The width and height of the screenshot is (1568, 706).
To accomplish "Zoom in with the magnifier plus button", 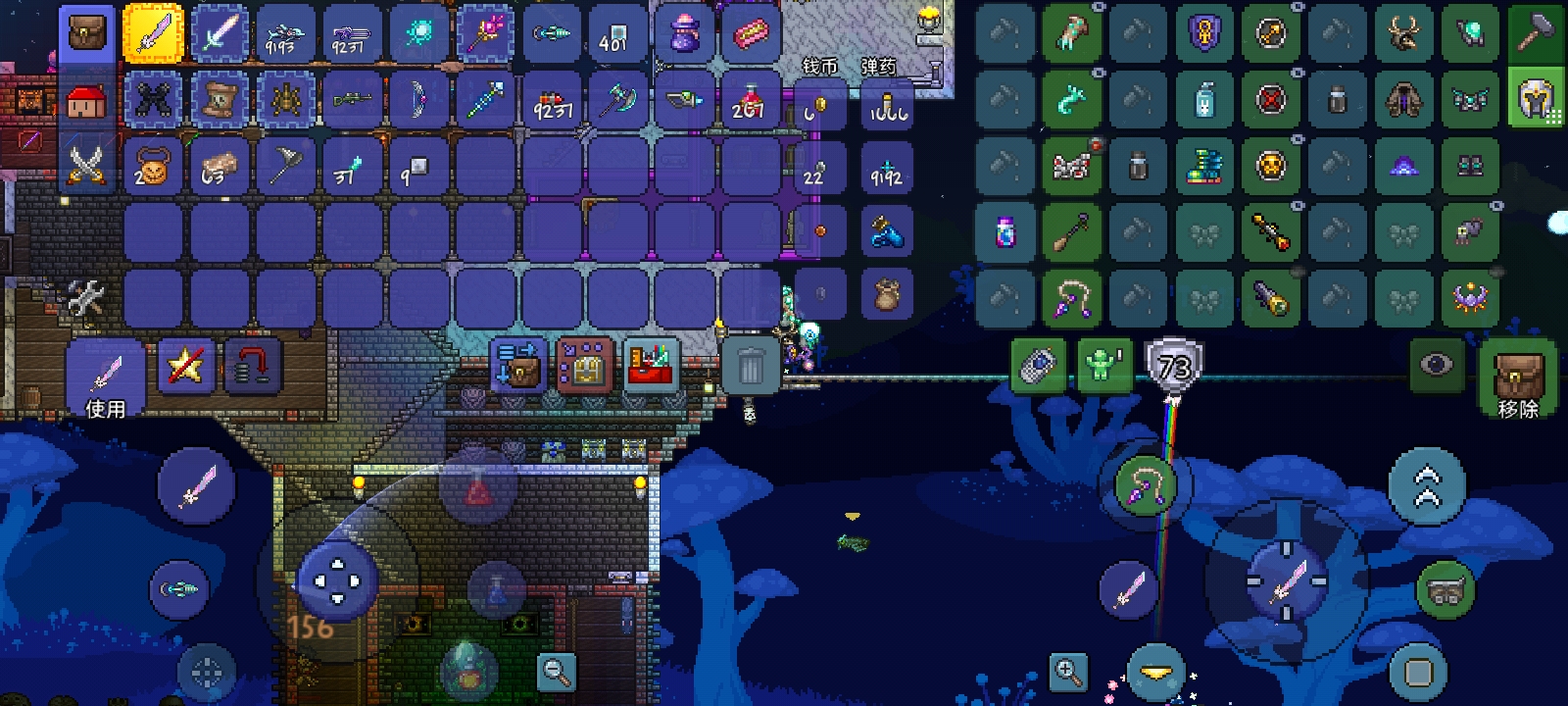I will click(1067, 672).
